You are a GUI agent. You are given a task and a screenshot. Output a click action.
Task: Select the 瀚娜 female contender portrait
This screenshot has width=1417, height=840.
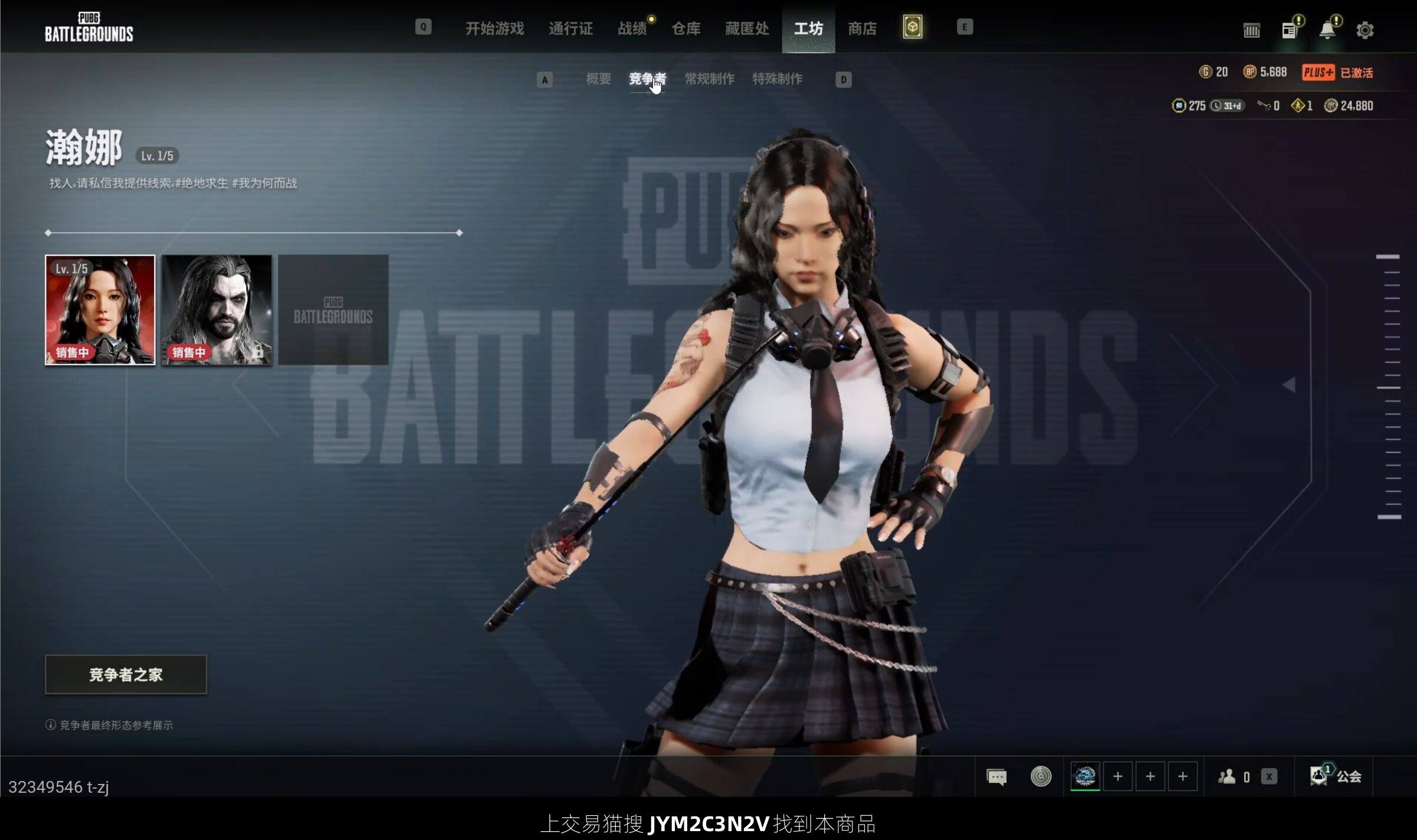(x=100, y=310)
